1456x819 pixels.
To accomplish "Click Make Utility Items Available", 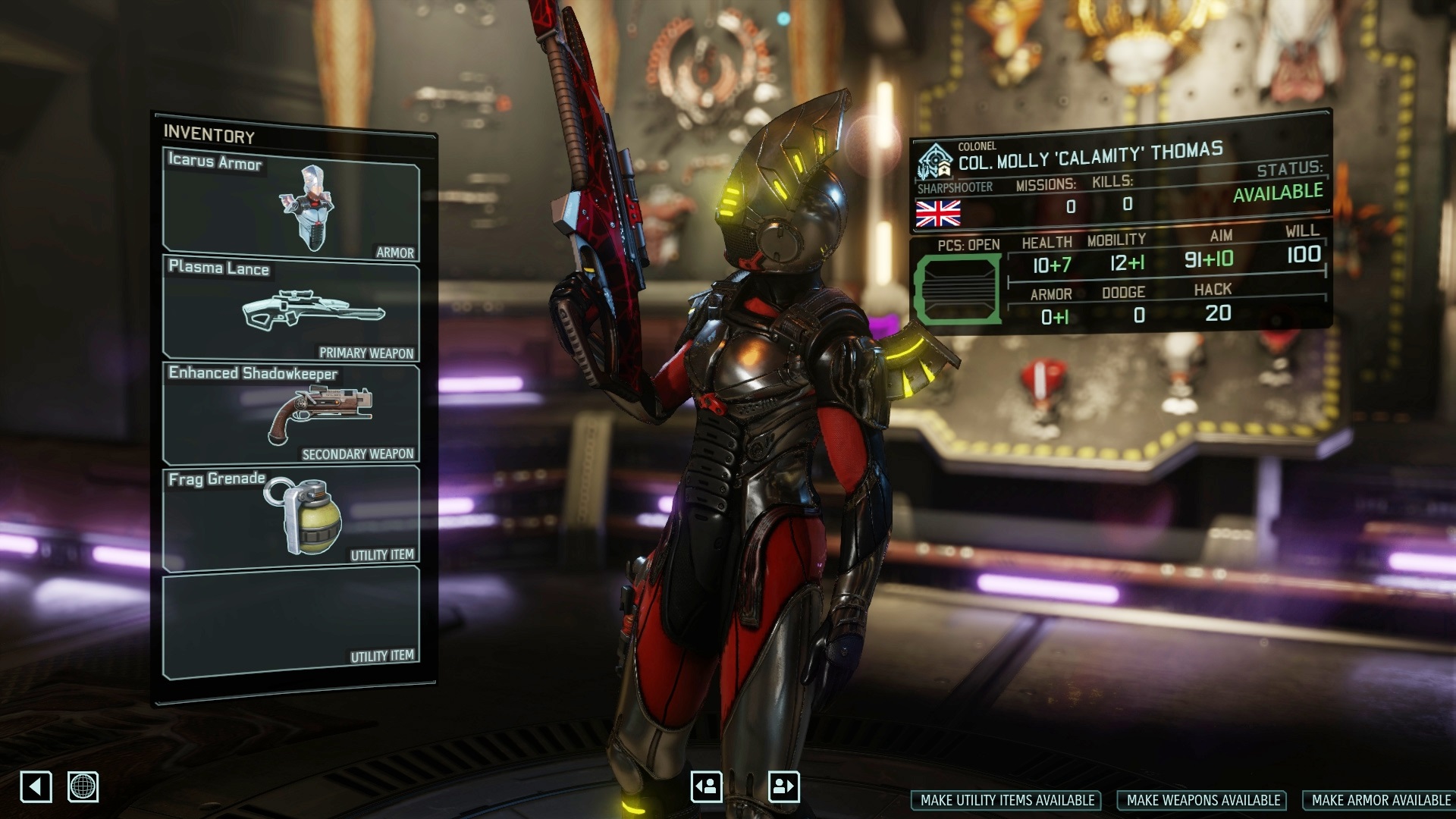I will (1007, 800).
